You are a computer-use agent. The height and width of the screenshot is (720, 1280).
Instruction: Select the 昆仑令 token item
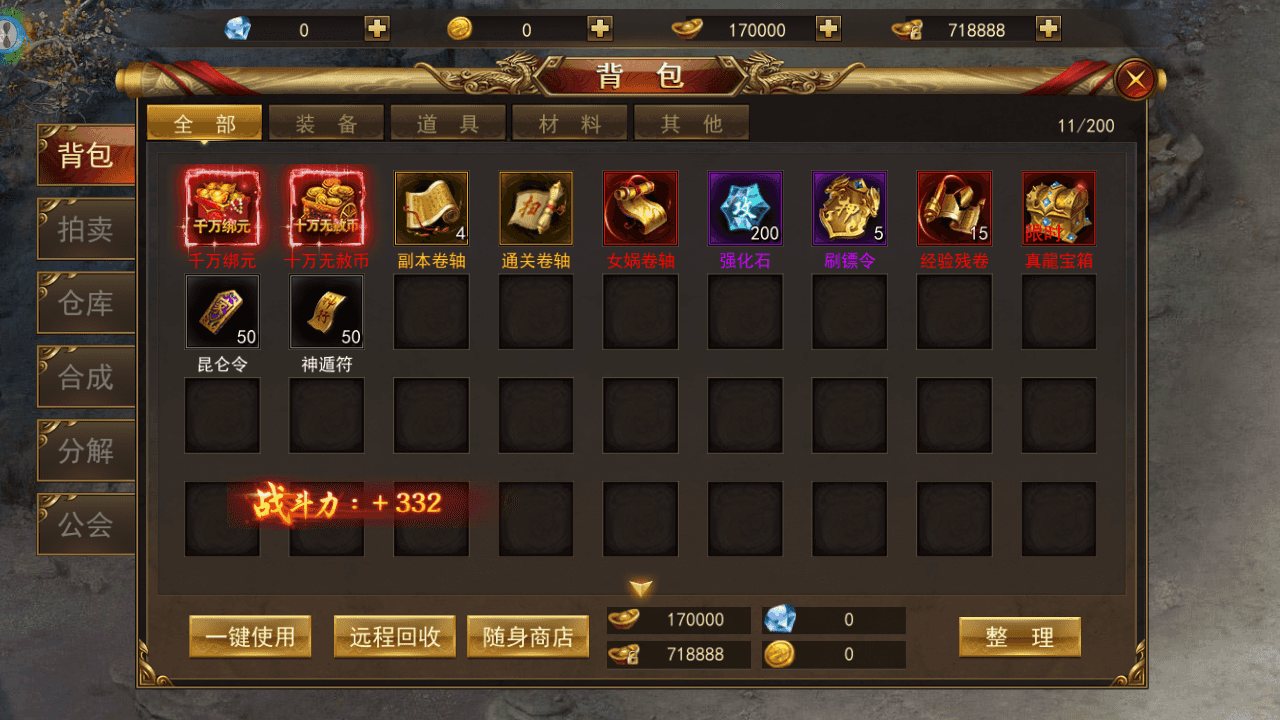pos(222,311)
